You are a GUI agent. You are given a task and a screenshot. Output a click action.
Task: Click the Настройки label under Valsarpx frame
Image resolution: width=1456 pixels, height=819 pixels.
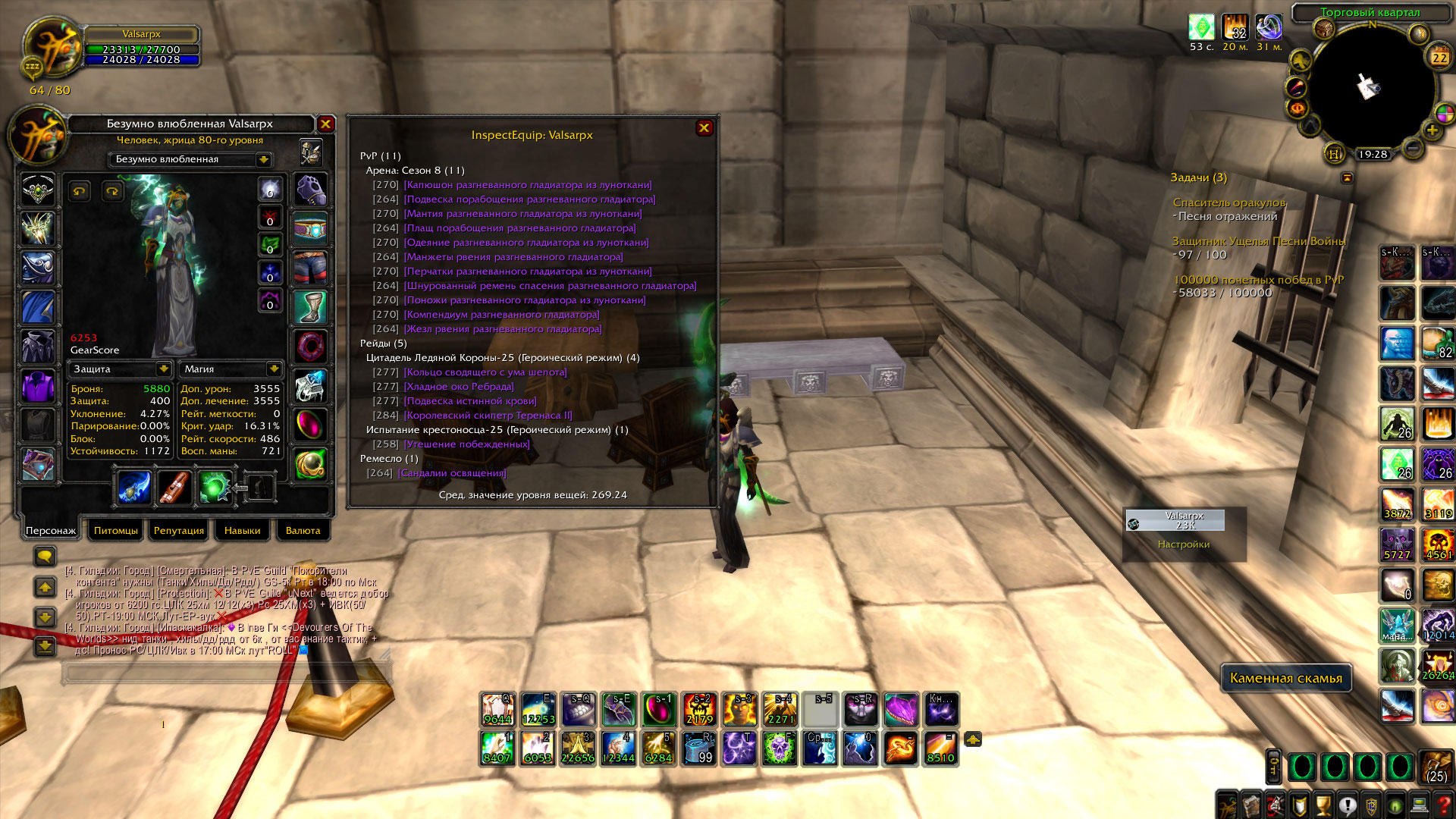pyautogui.click(x=1183, y=544)
